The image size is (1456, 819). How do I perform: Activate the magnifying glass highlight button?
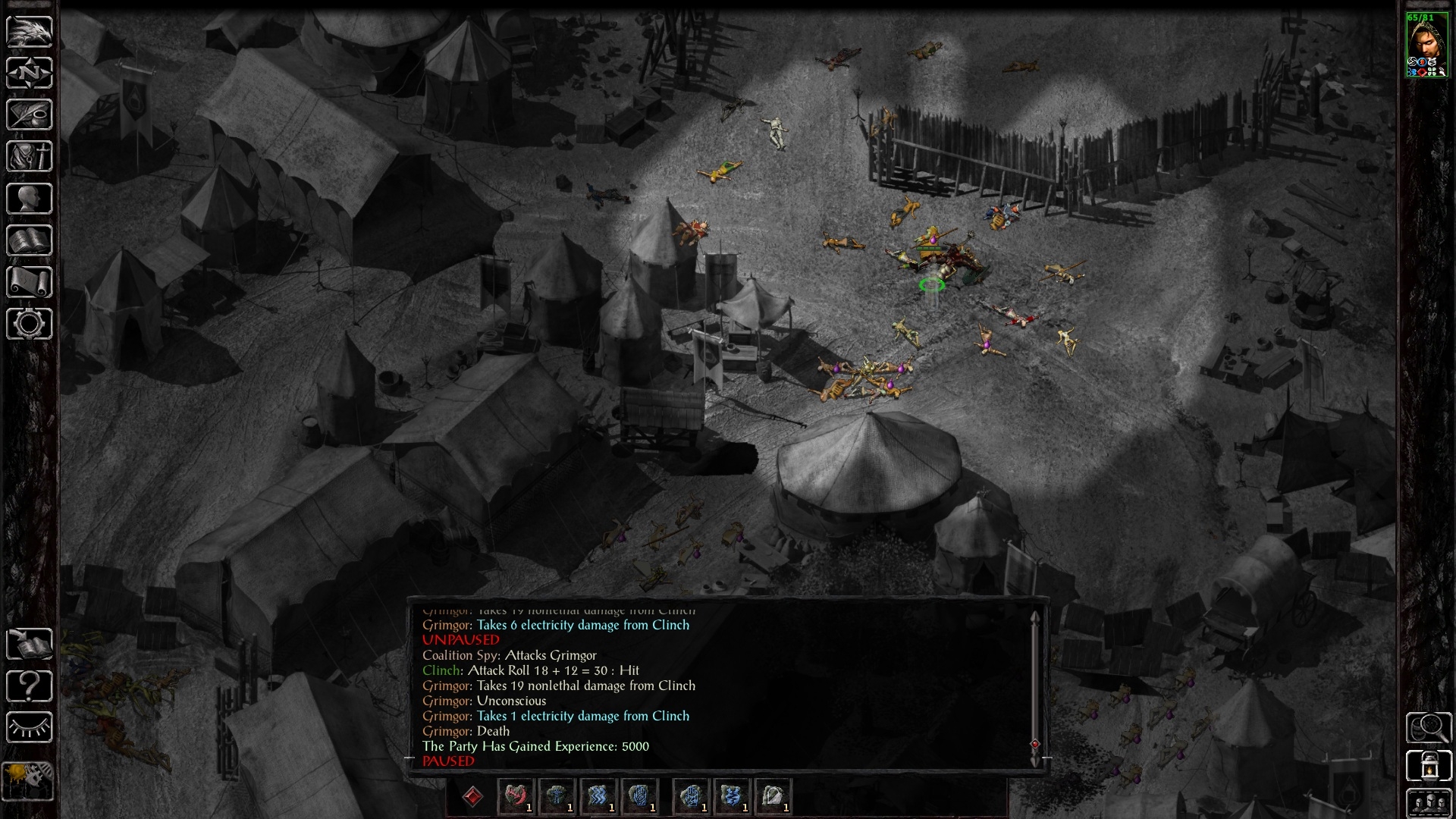(1429, 728)
